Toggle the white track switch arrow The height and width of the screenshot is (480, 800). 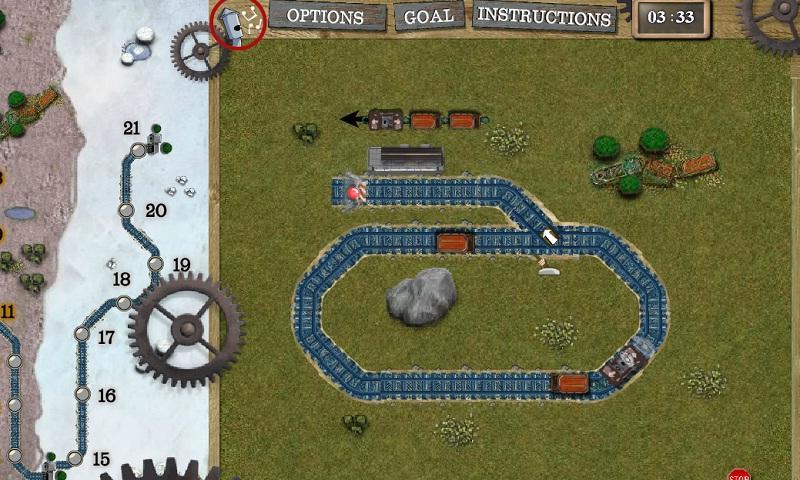click(550, 237)
